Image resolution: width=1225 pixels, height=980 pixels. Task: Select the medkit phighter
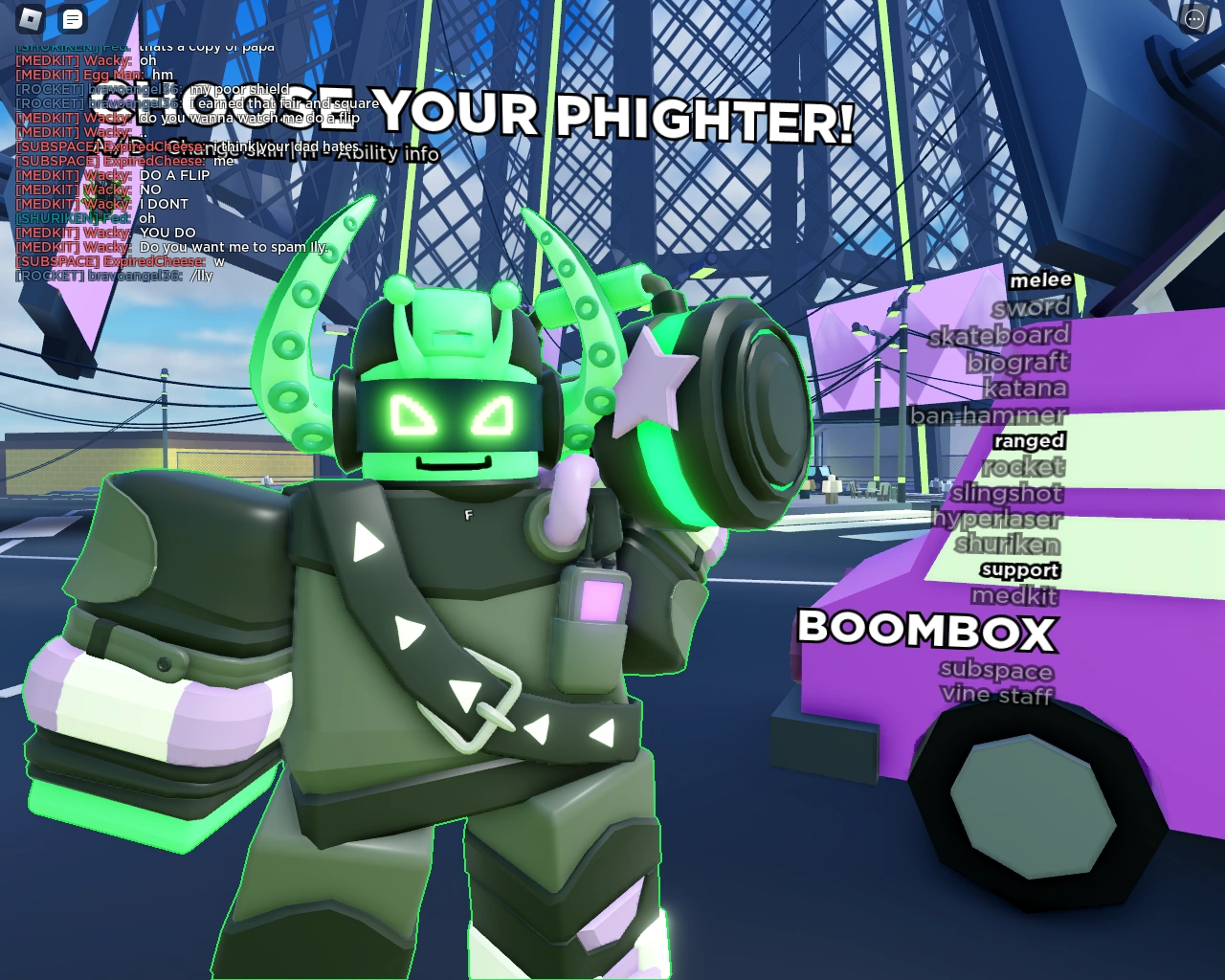click(x=1013, y=596)
